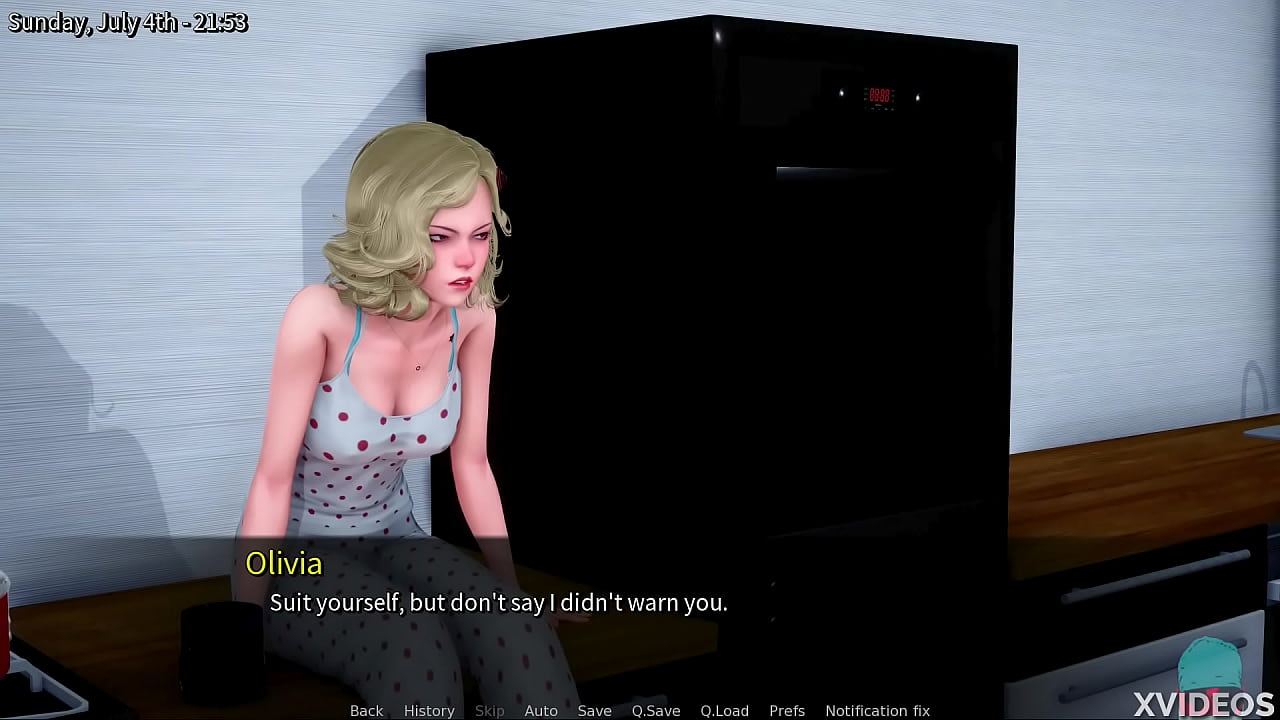The image size is (1280, 720).
Task: Load the Q.Load quick save slot
Action: pos(725,710)
